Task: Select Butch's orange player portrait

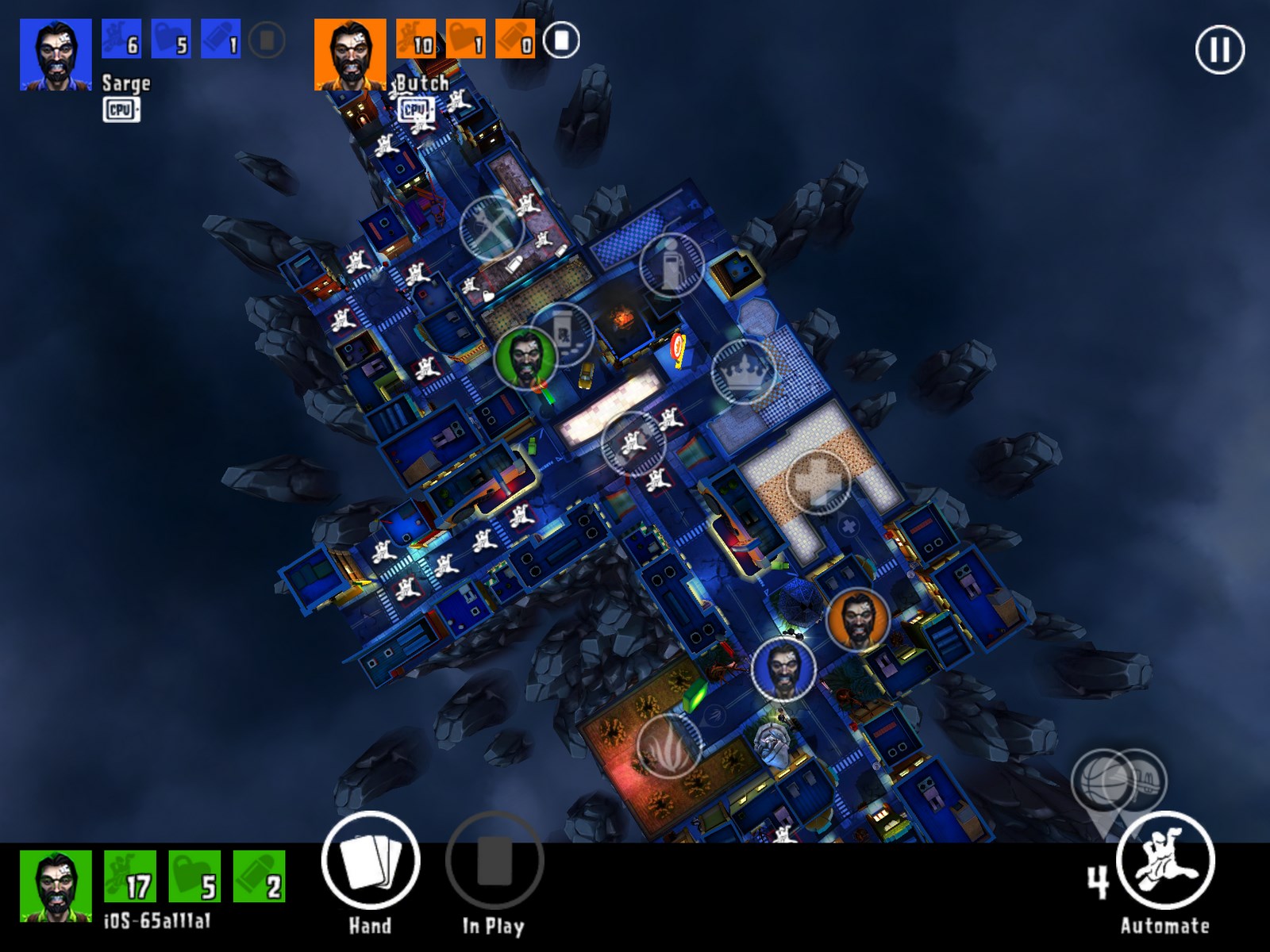Action: (x=350, y=55)
